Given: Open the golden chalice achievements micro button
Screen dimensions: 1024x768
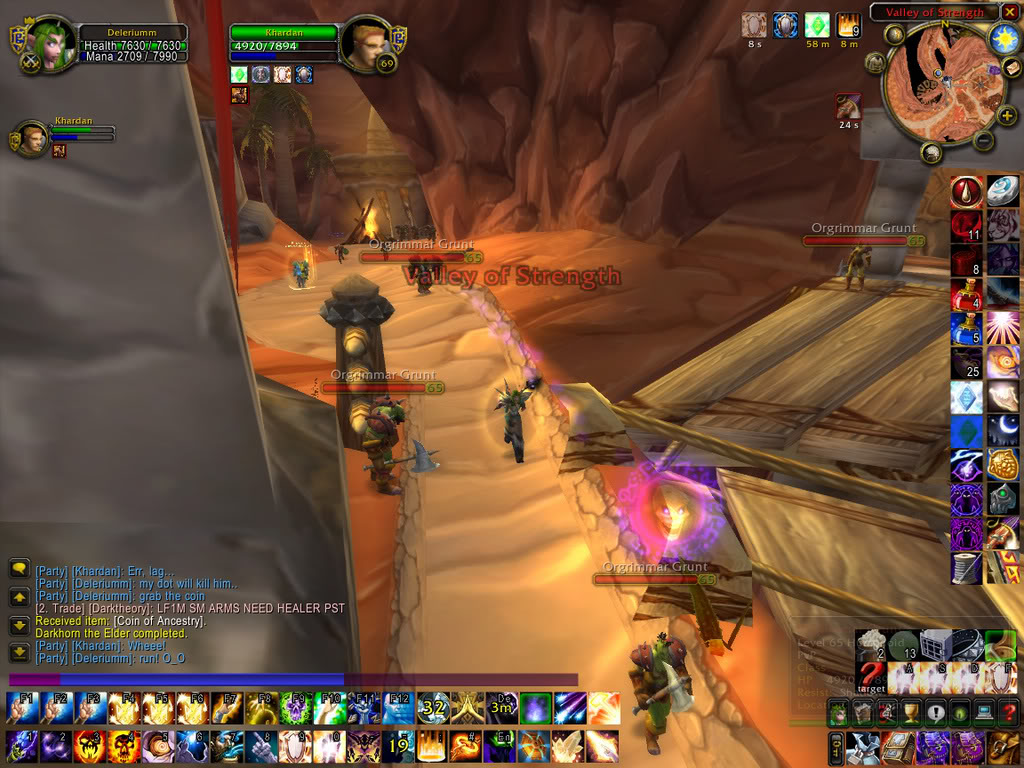Looking at the screenshot, I should (910, 713).
